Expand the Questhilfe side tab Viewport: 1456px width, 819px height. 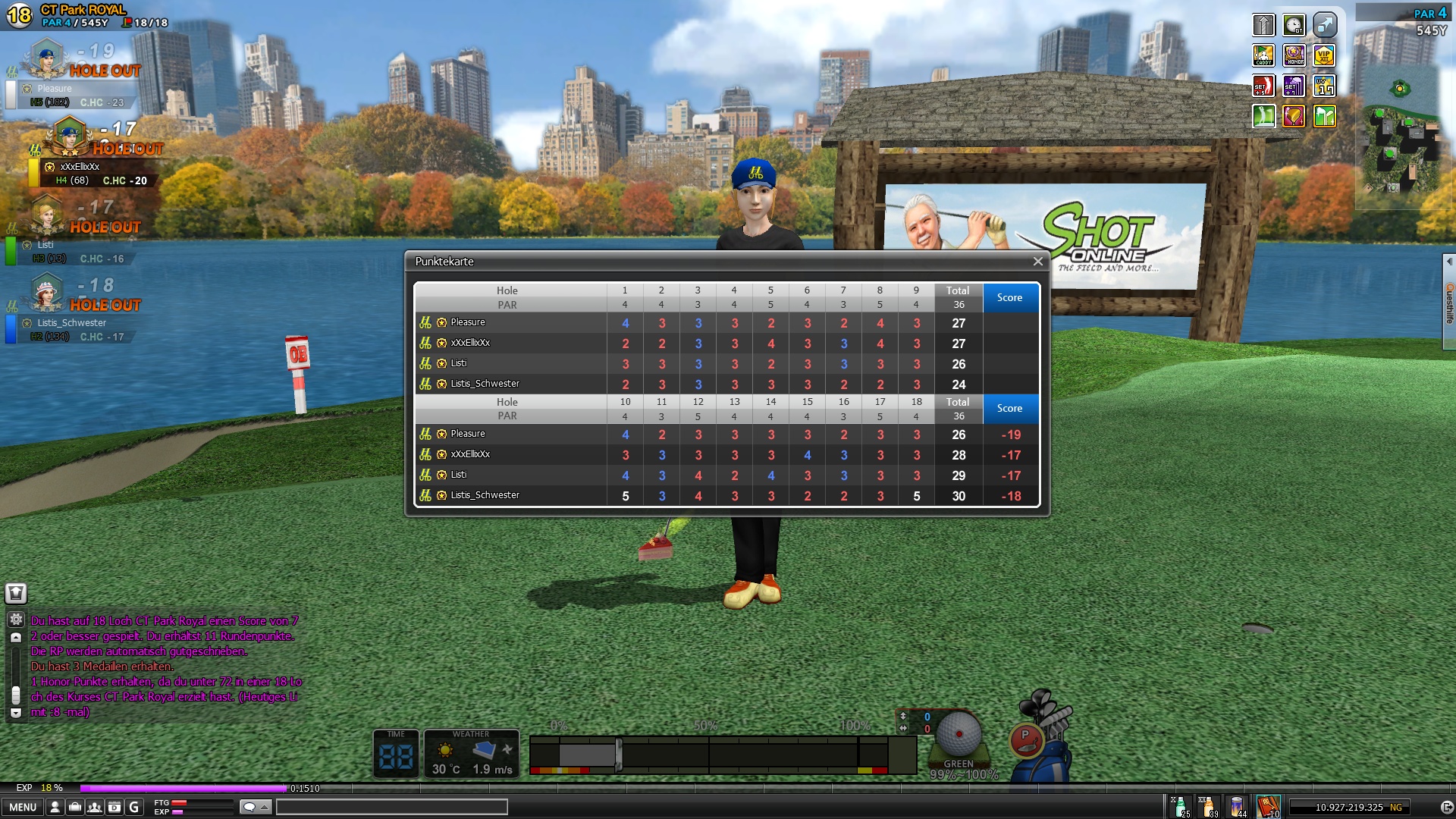pyautogui.click(x=1449, y=302)
